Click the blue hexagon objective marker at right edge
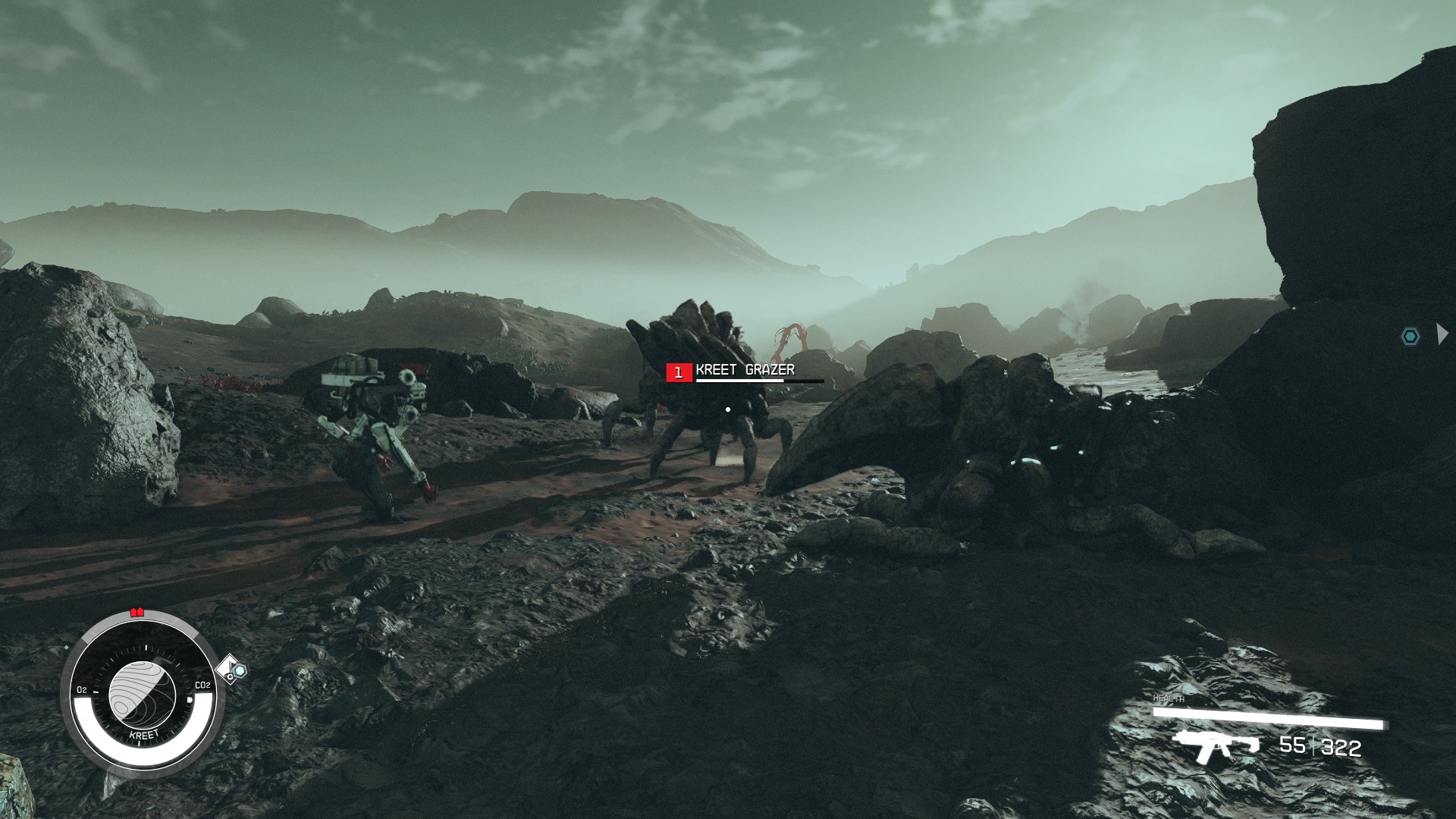 [x=1410, y=336]
